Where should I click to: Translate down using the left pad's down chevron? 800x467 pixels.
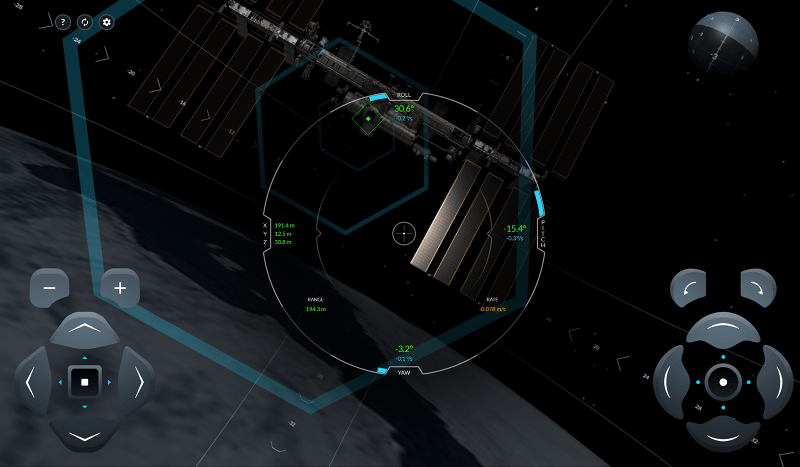(x=85, y=435)
